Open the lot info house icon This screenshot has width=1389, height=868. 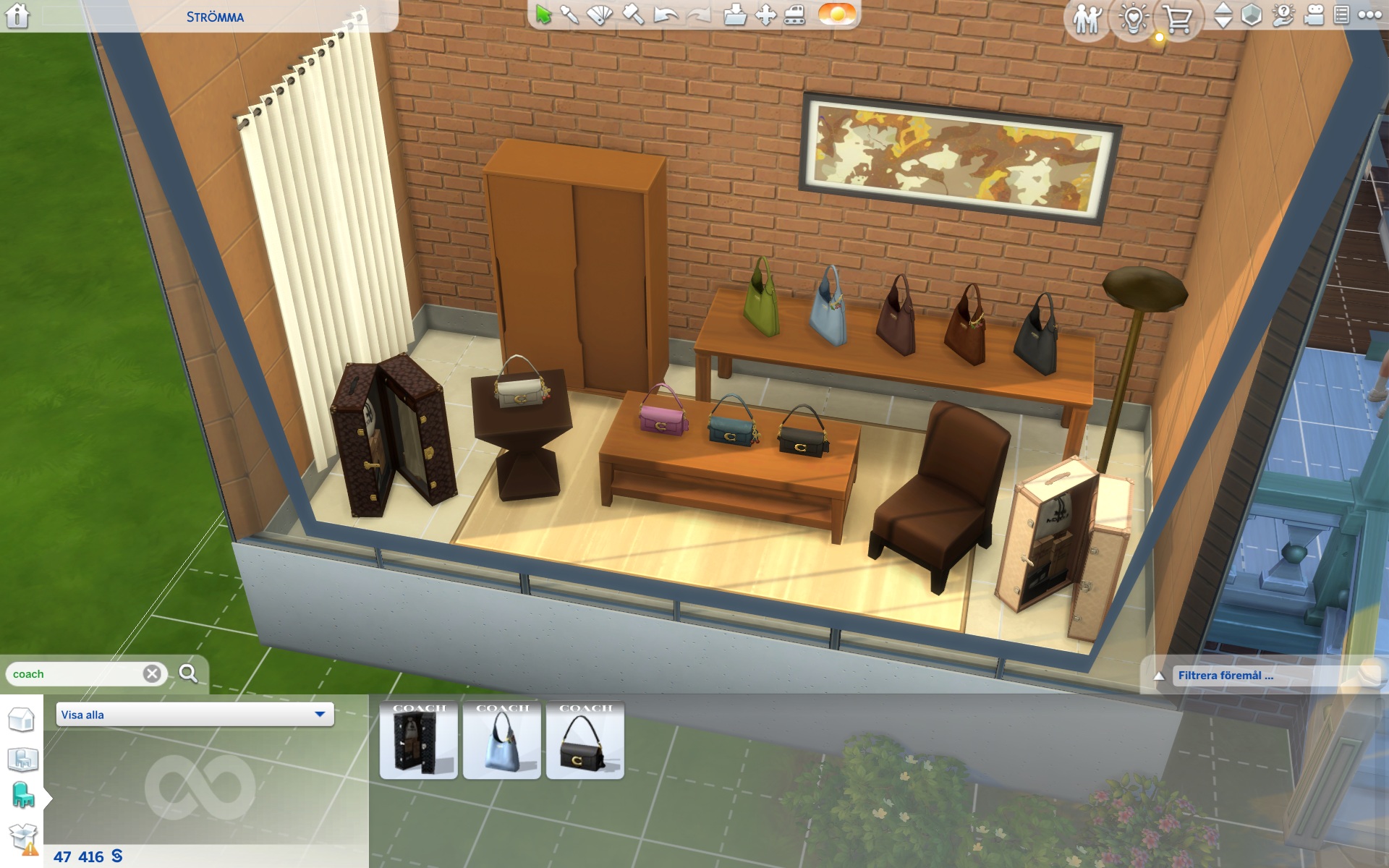click(x=17, y=16)
